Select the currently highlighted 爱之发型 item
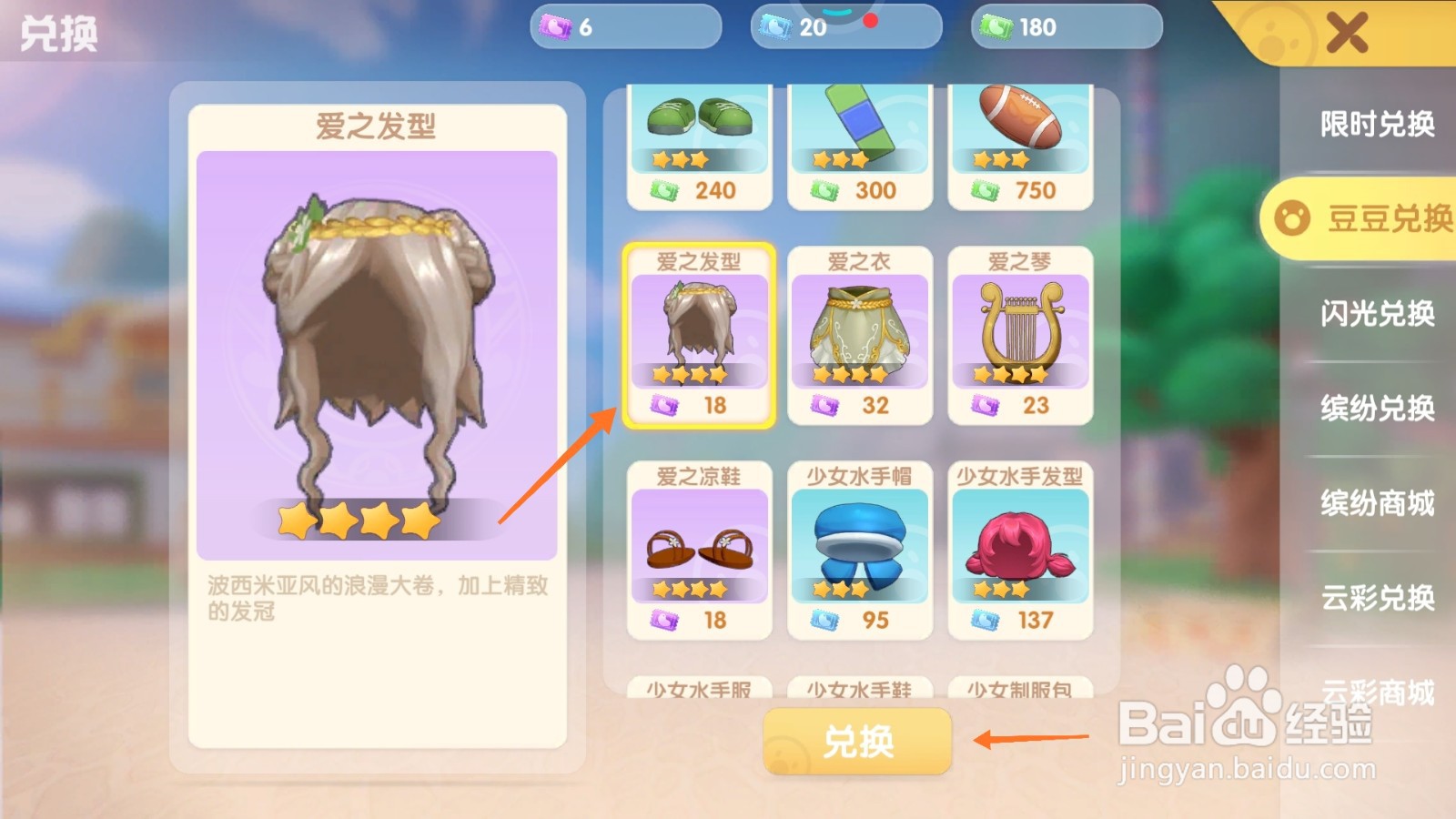Image resolution: width=1456 pixels, height=819 pixels. (x=699, y=337)
